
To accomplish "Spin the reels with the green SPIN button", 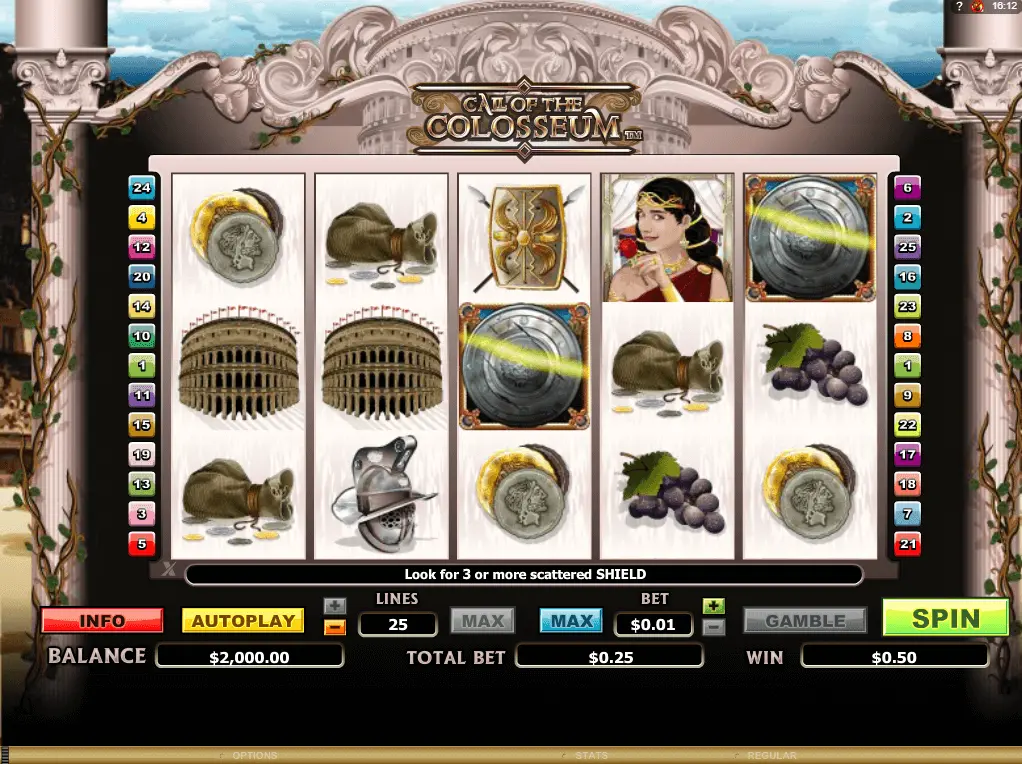I will click(x=945, y=618).
